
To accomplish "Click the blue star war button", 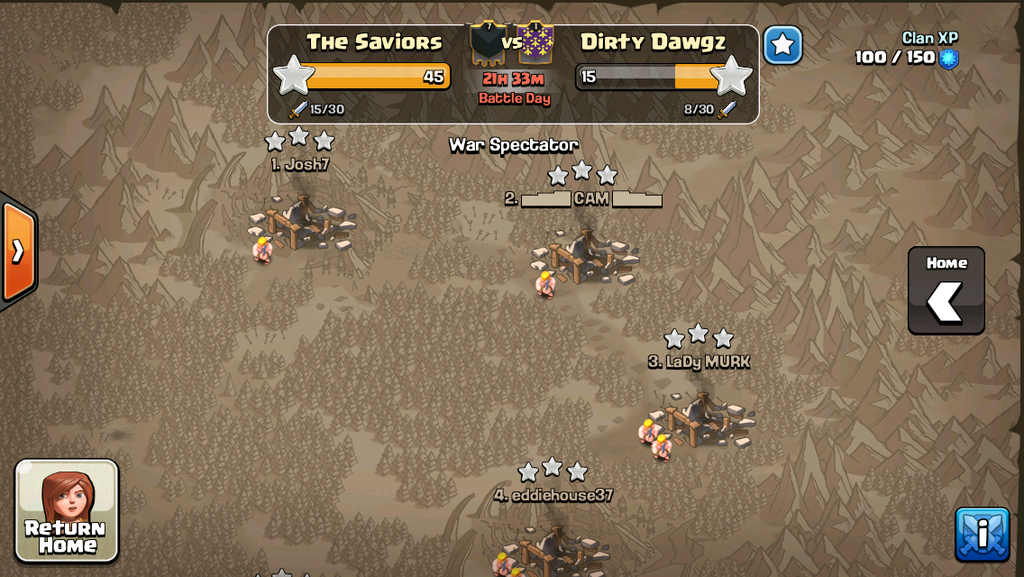I will click(x=782, y=45).
